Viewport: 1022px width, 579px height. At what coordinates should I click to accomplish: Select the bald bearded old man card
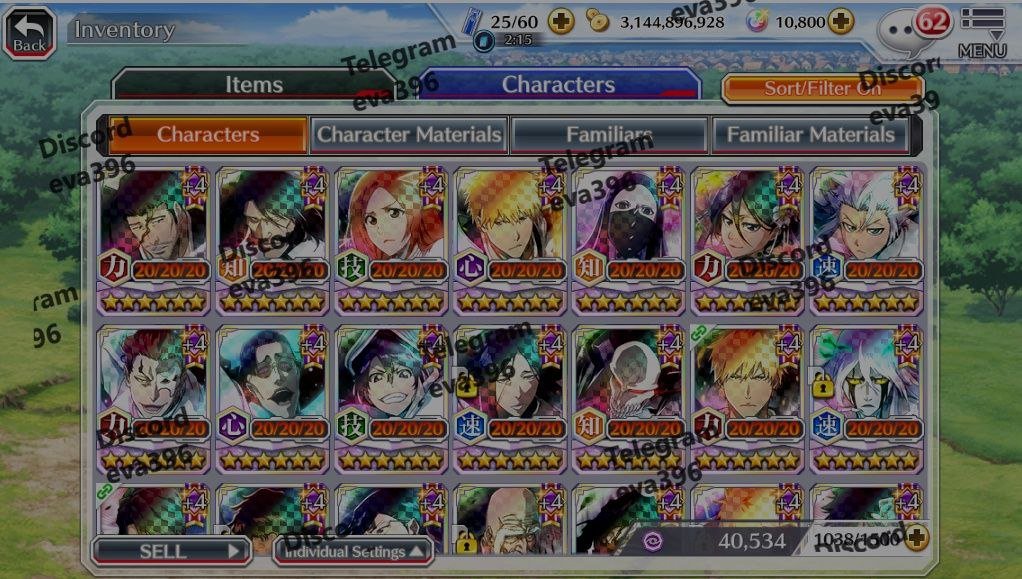point(510,520)
